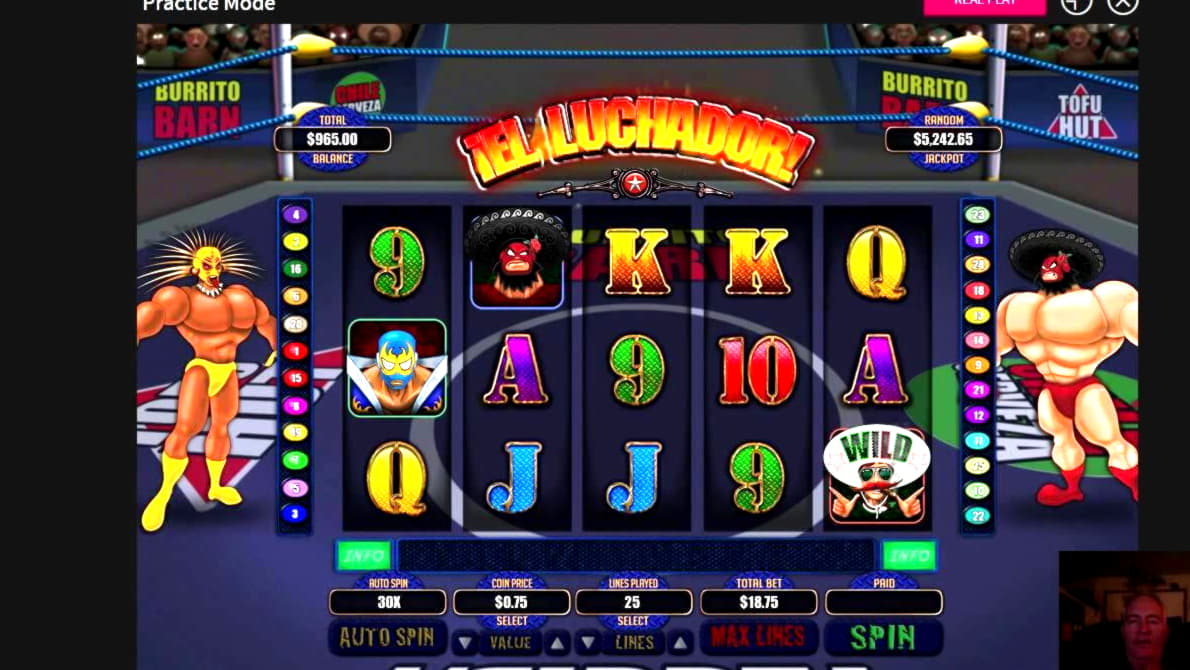Select payline 3 blue marker
Image resolution: width=1190 pixels, height=670 pixels.
coord(294,514)
